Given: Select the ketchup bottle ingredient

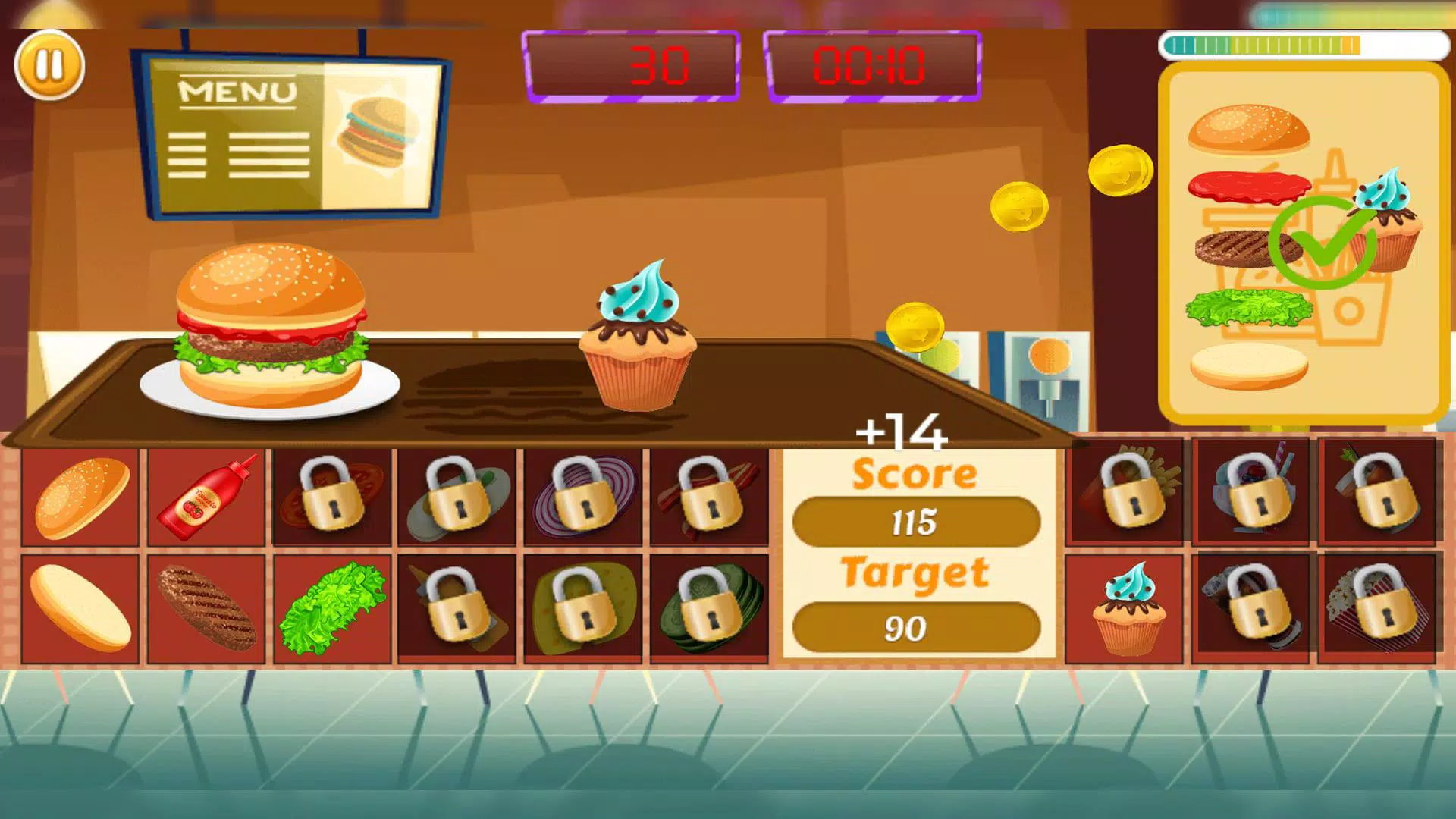Looking at the screenshot, I should click(x=206, y=497).
